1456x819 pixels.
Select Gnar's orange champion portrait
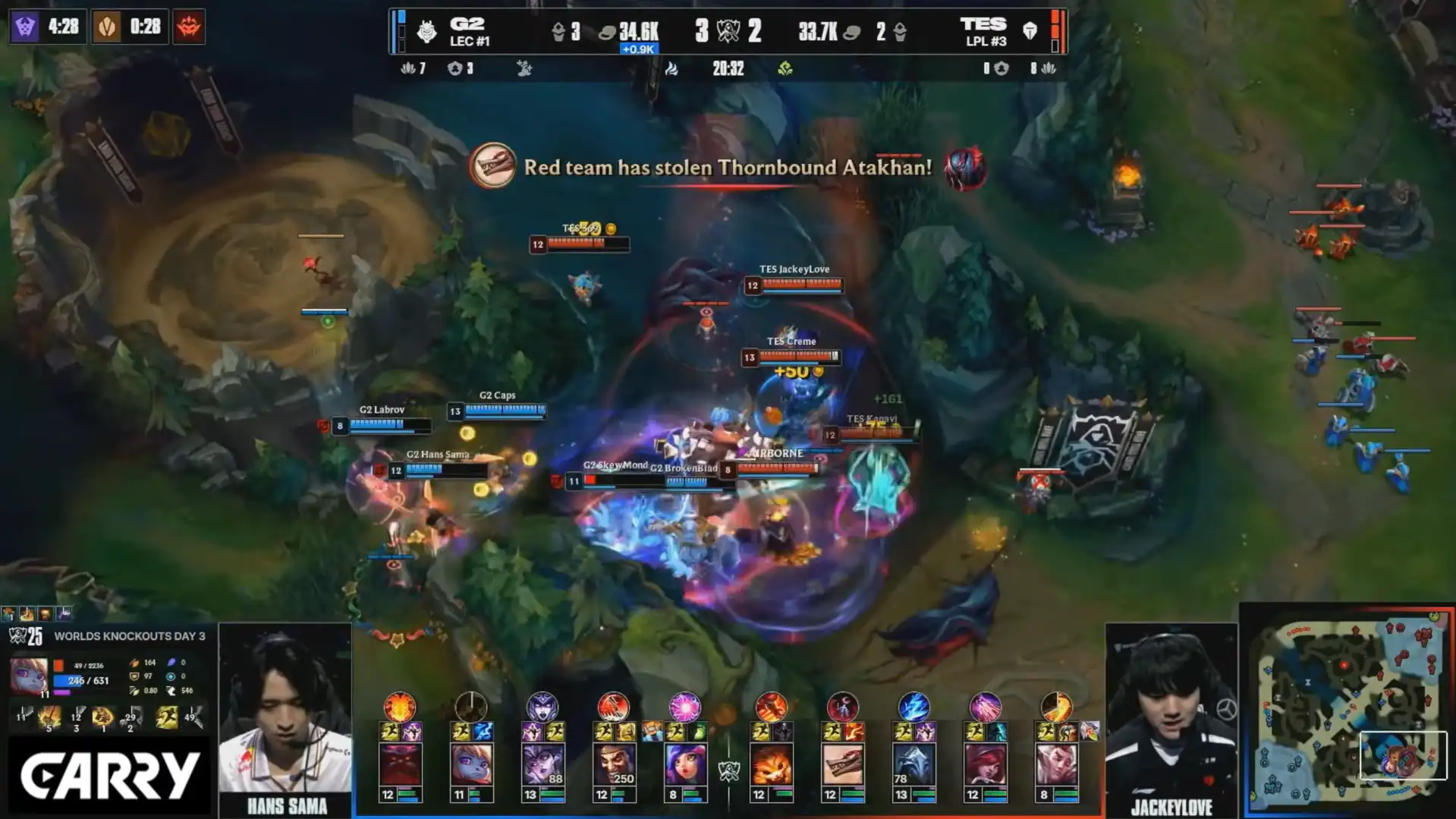coord(771,763)
